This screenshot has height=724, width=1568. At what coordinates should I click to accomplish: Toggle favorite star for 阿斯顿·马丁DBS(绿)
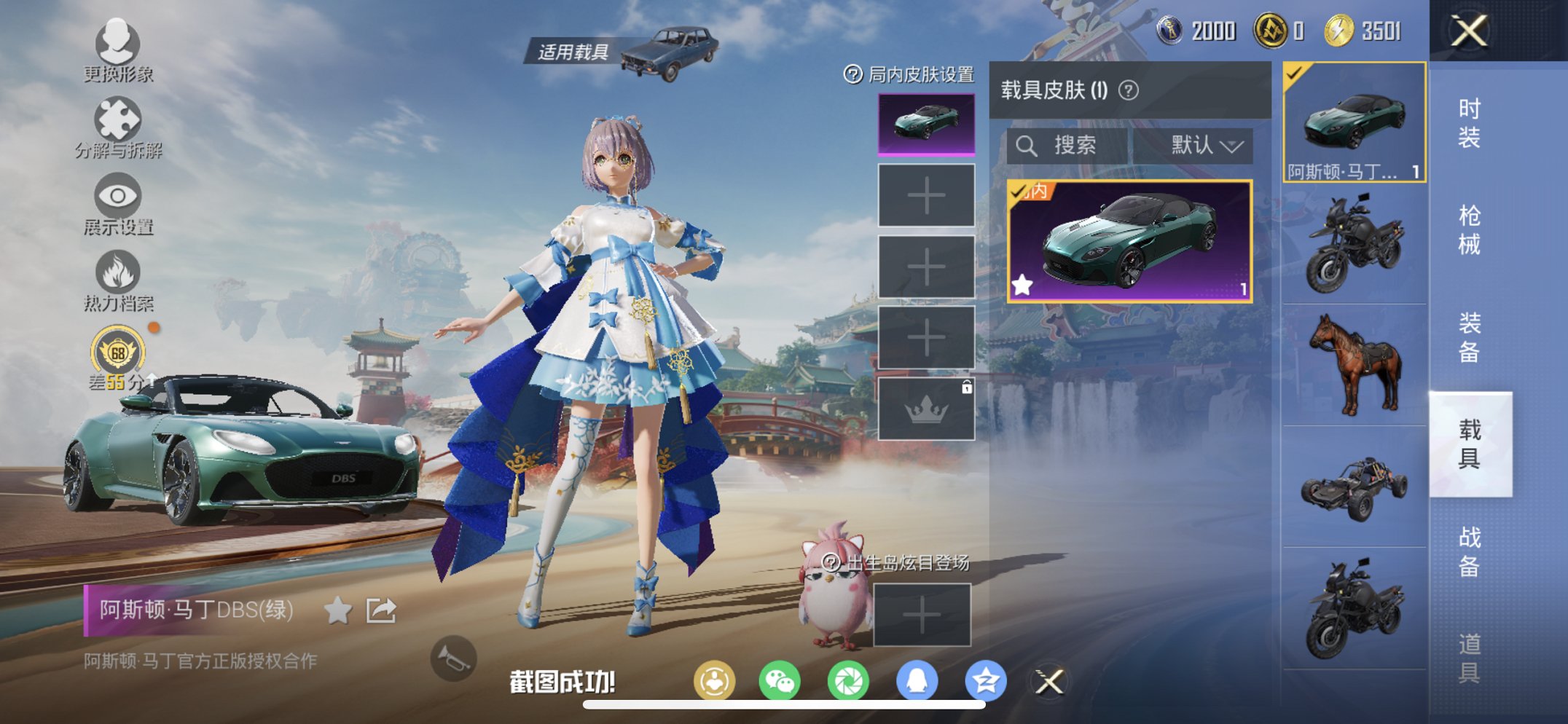(x=337, y=612)
